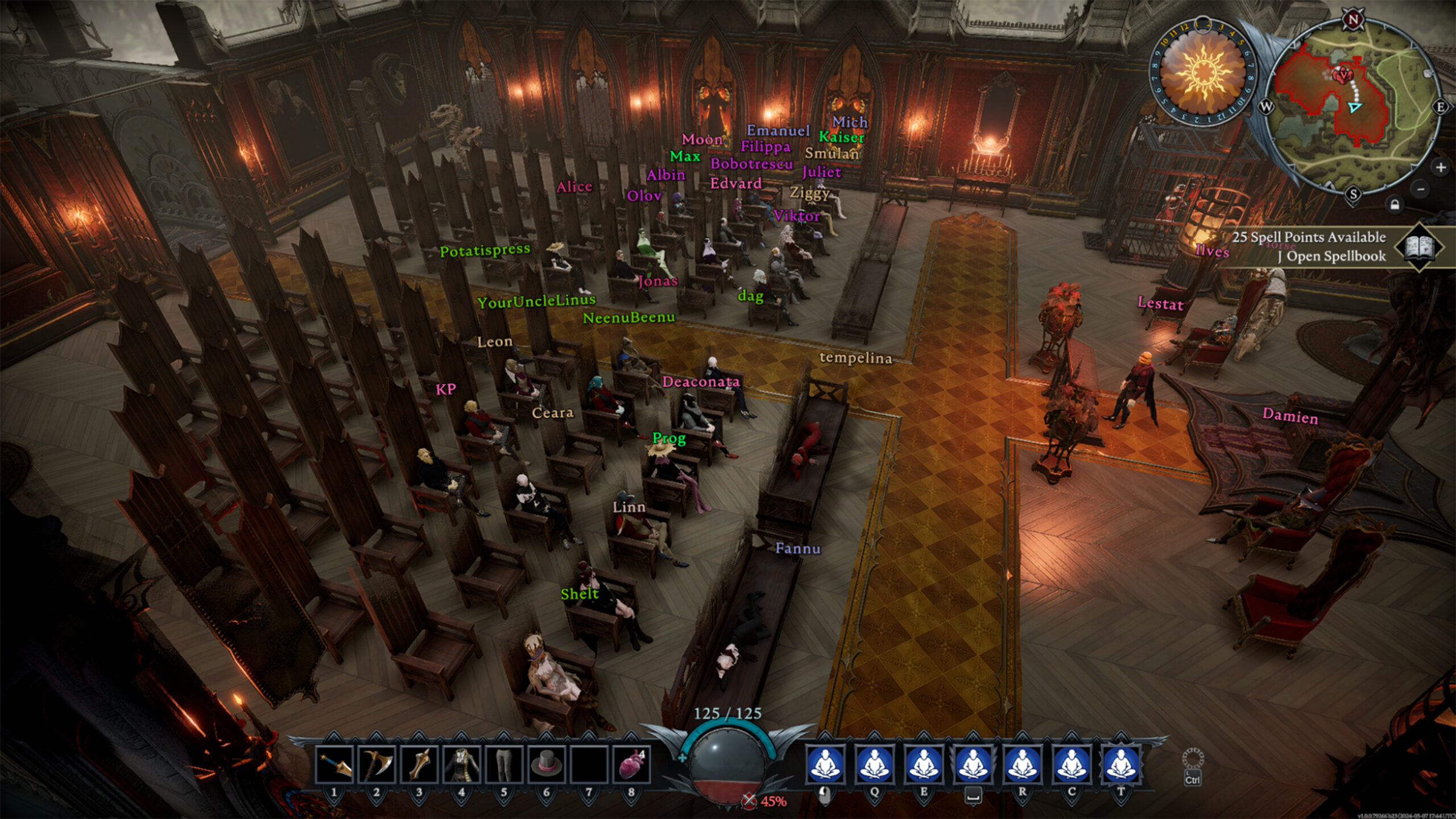Viewport: 1456px width, 819px height.
Task: Select the golden weapon in hotbar slot 3
Action: [x=419, y=764]
